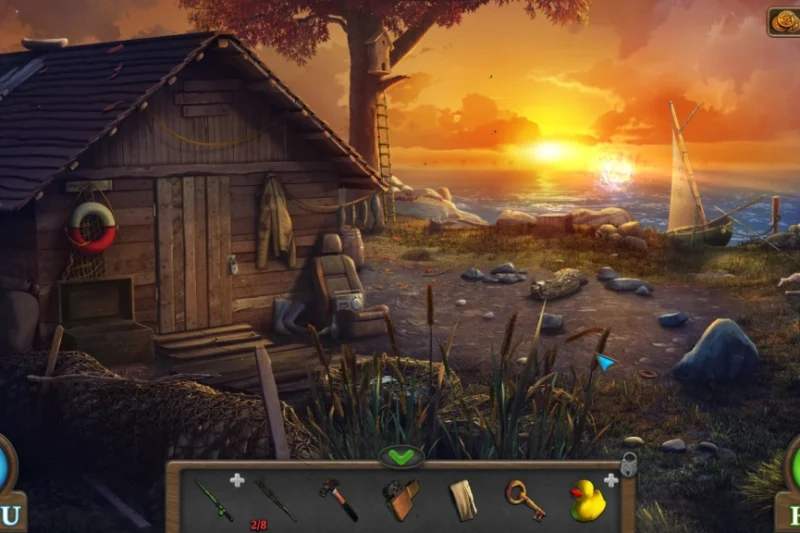The width and height of the screenshot is (800, 533).
Task: Open the gold coins shop button
Action: pos(783,22)
